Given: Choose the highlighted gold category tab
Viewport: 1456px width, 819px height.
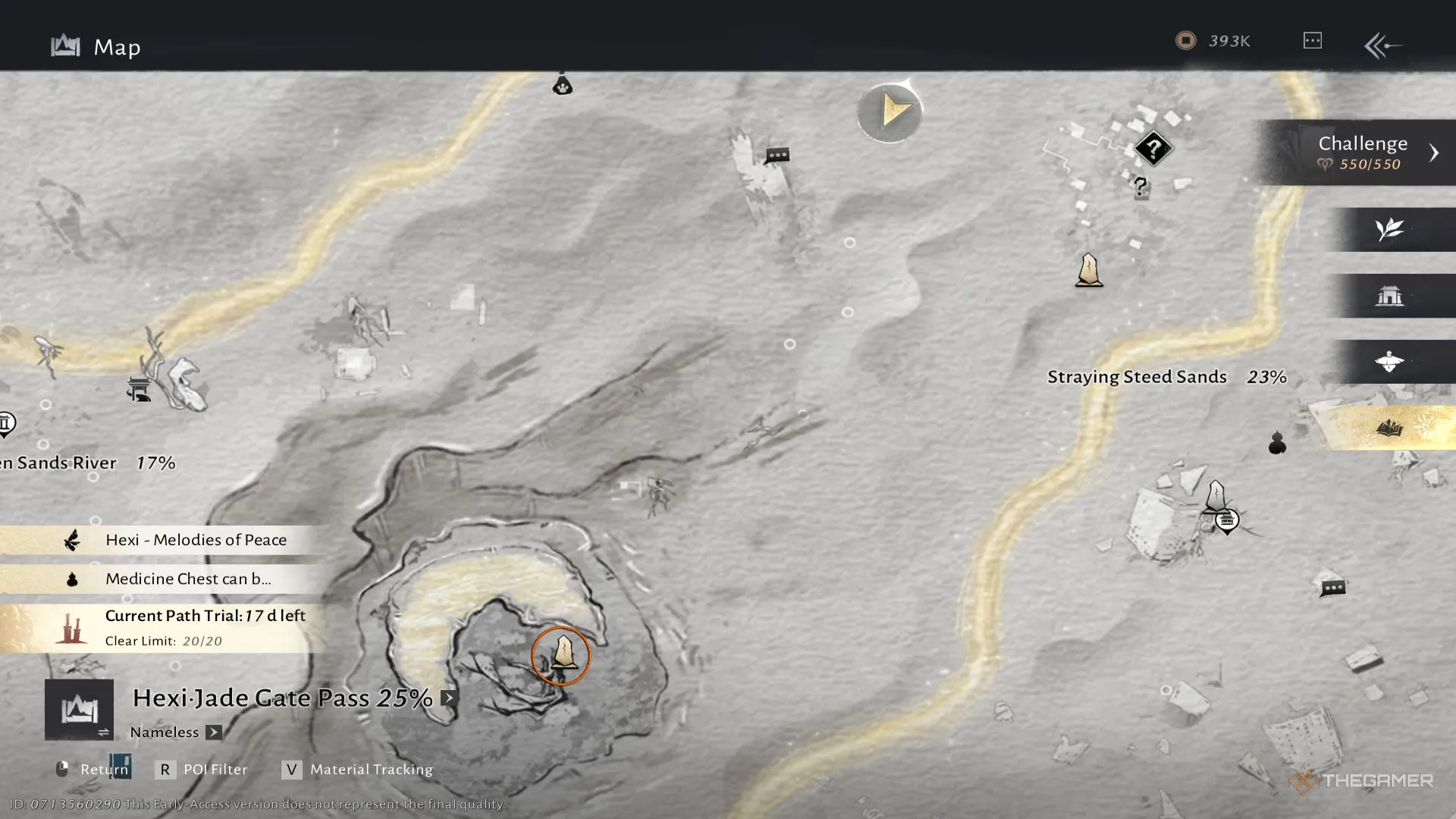Looking at the screenshot, I should pyautogui.click(x=1389, y=428).
